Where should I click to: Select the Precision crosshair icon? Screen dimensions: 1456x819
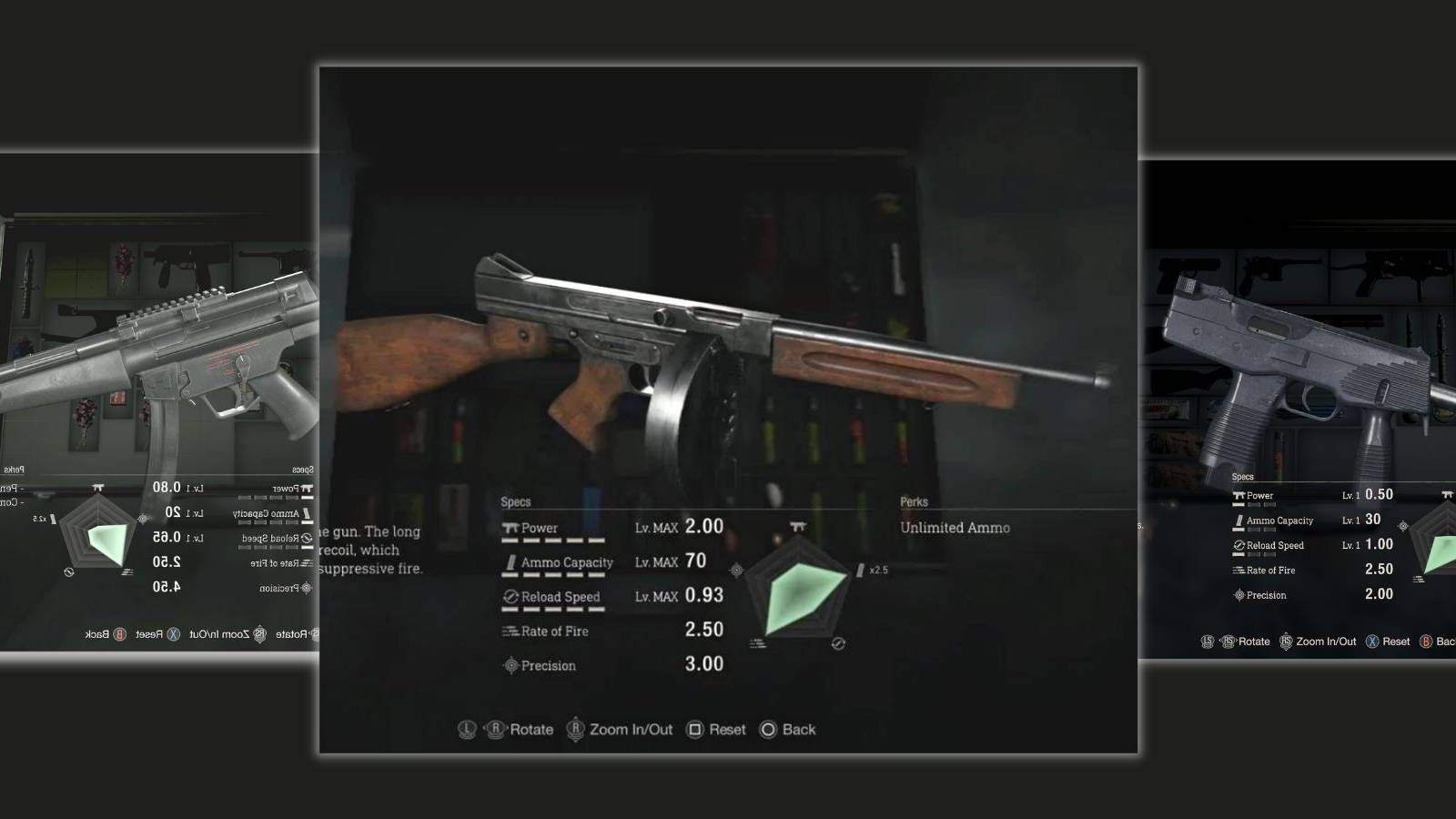pyautogui.click(x=511, y=665)
